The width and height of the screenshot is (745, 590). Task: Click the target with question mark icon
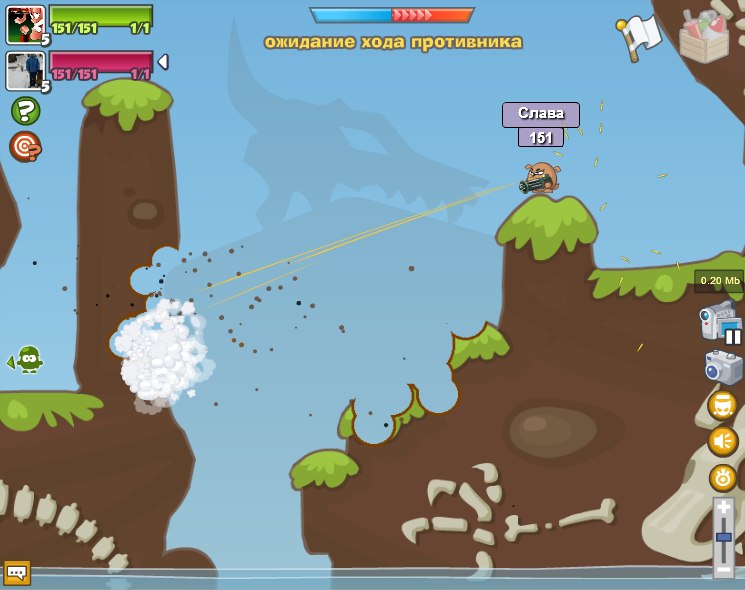click(25, 147)
